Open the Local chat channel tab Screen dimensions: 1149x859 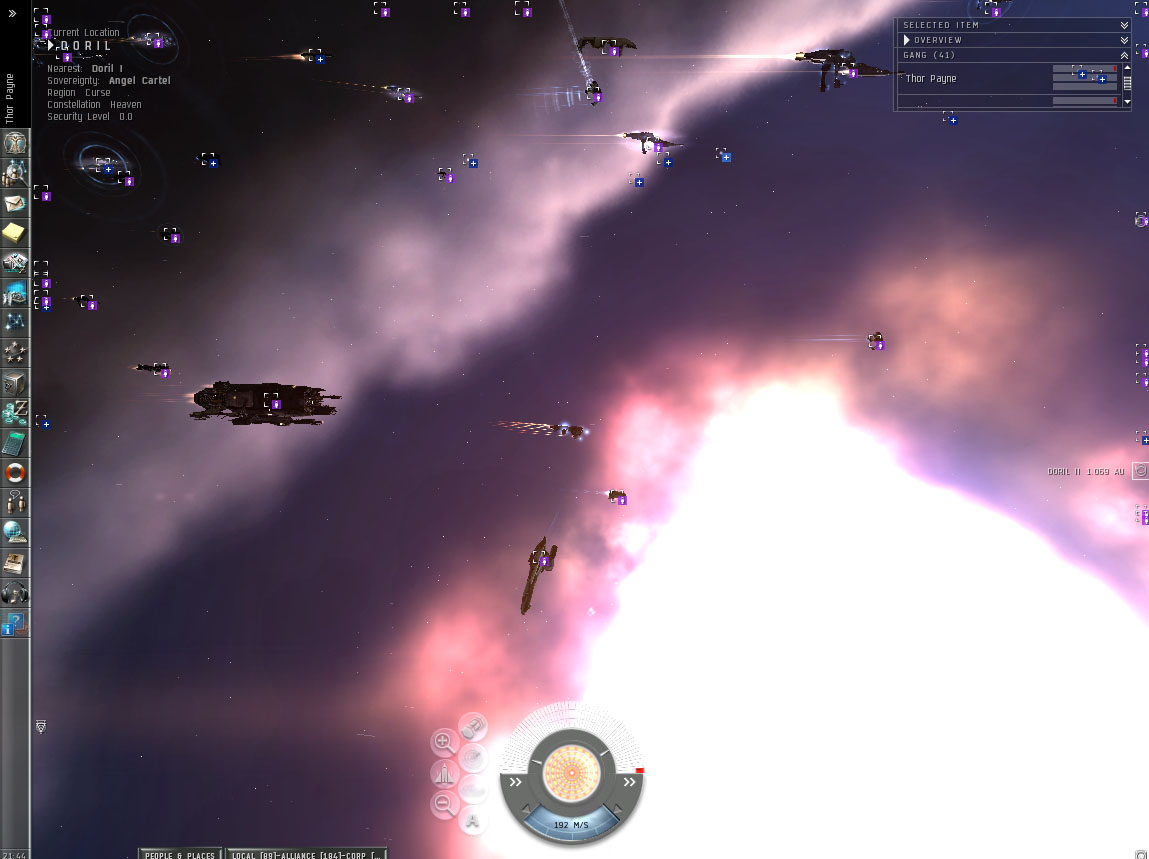click(305, 854)
